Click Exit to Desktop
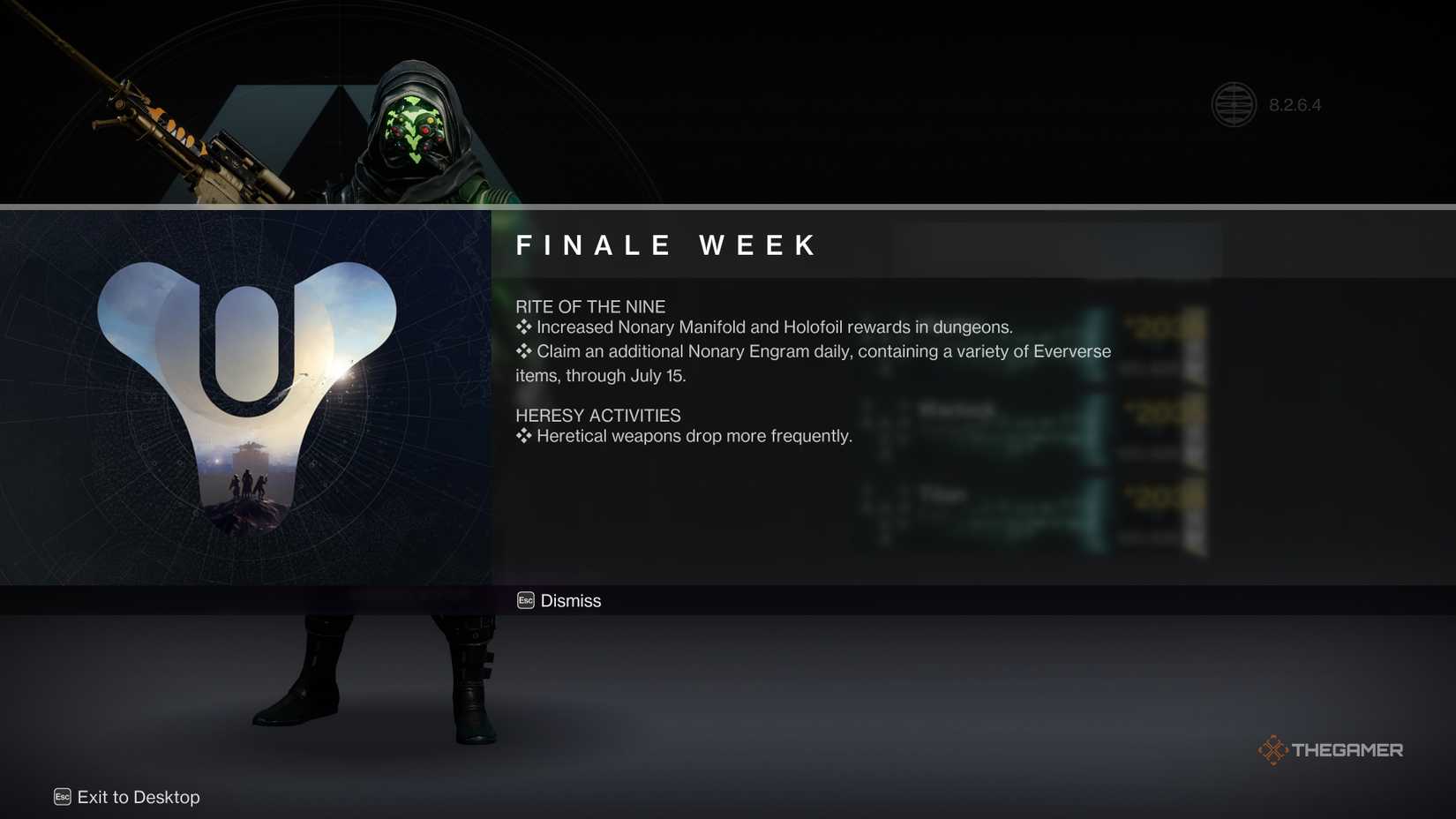Image resolution: width=1456 pixels, height=819 pixels. click(x=137, y=797)
